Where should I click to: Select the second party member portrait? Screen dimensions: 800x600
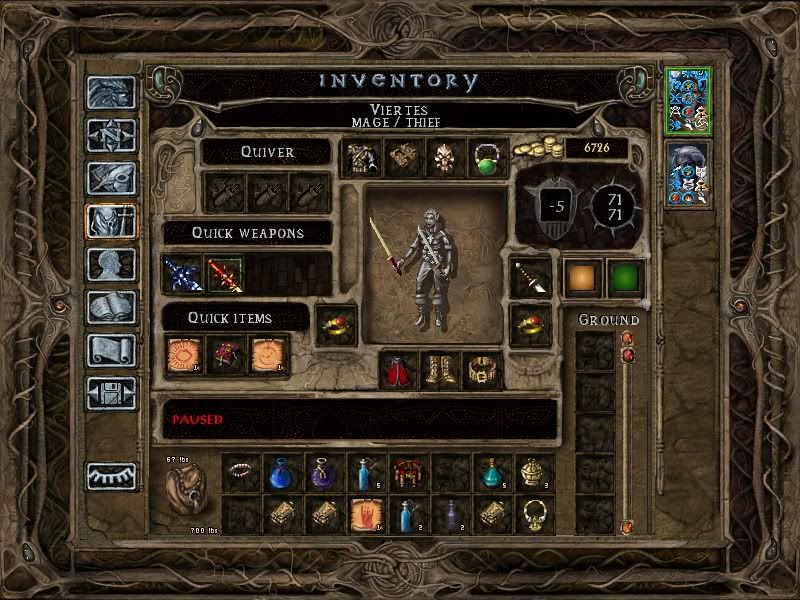pyautogui.click(x=687, y=174)
